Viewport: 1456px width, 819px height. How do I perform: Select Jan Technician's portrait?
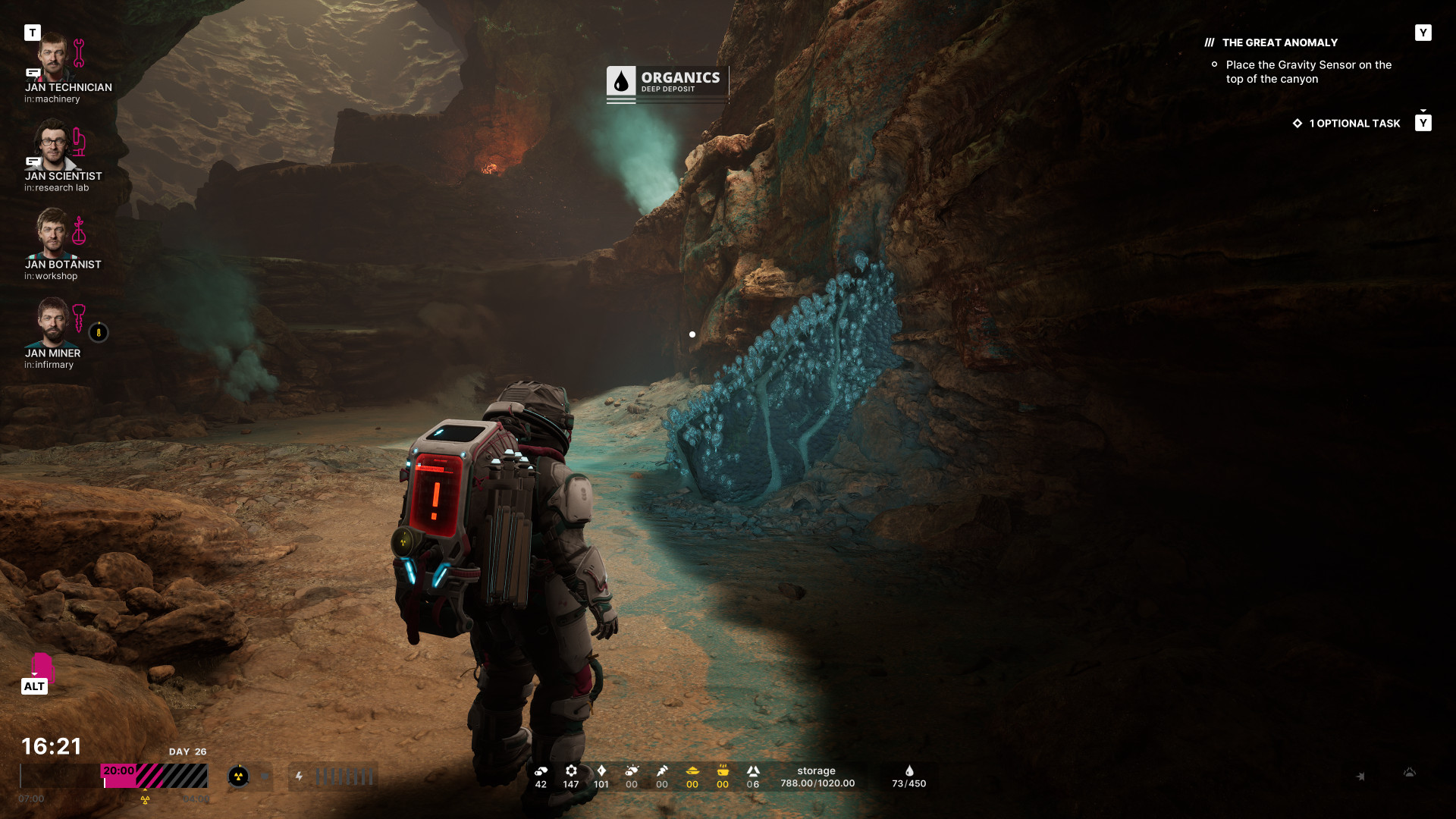point(53,57)
